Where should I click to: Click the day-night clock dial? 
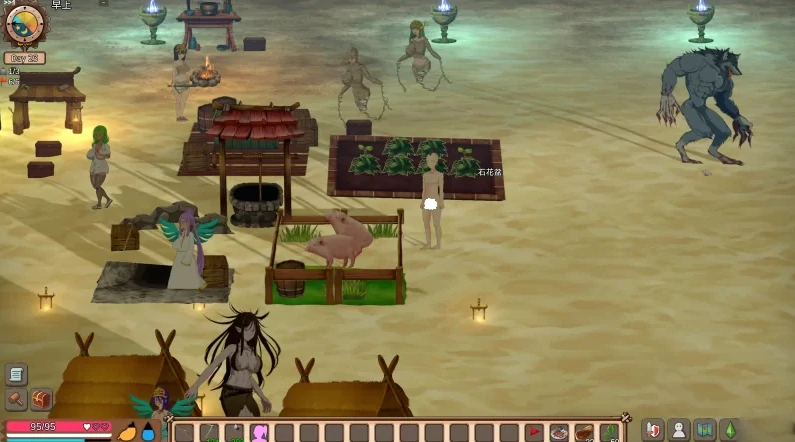click(x=24, y=24)
